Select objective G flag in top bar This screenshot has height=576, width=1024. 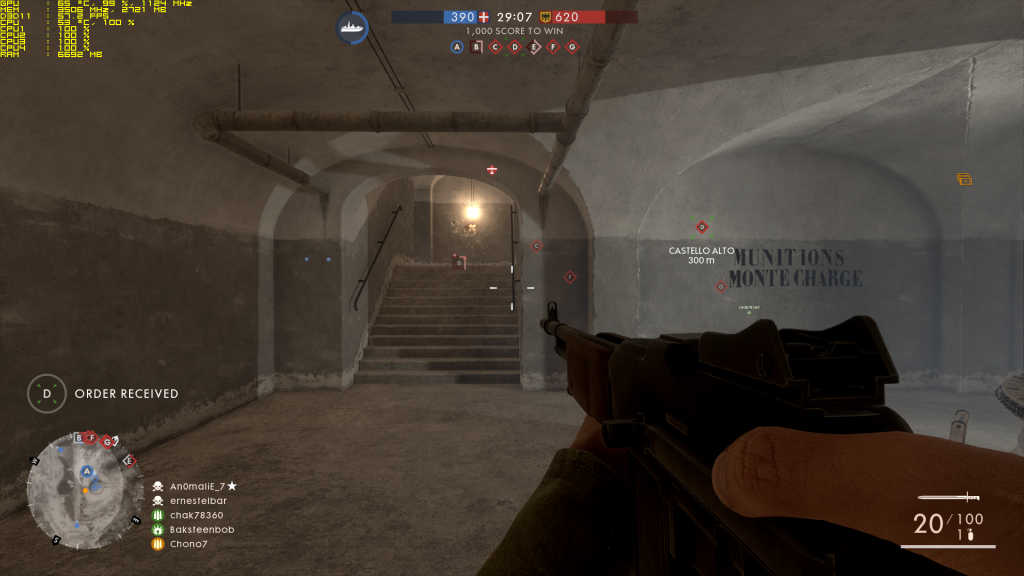pos(572,46)
